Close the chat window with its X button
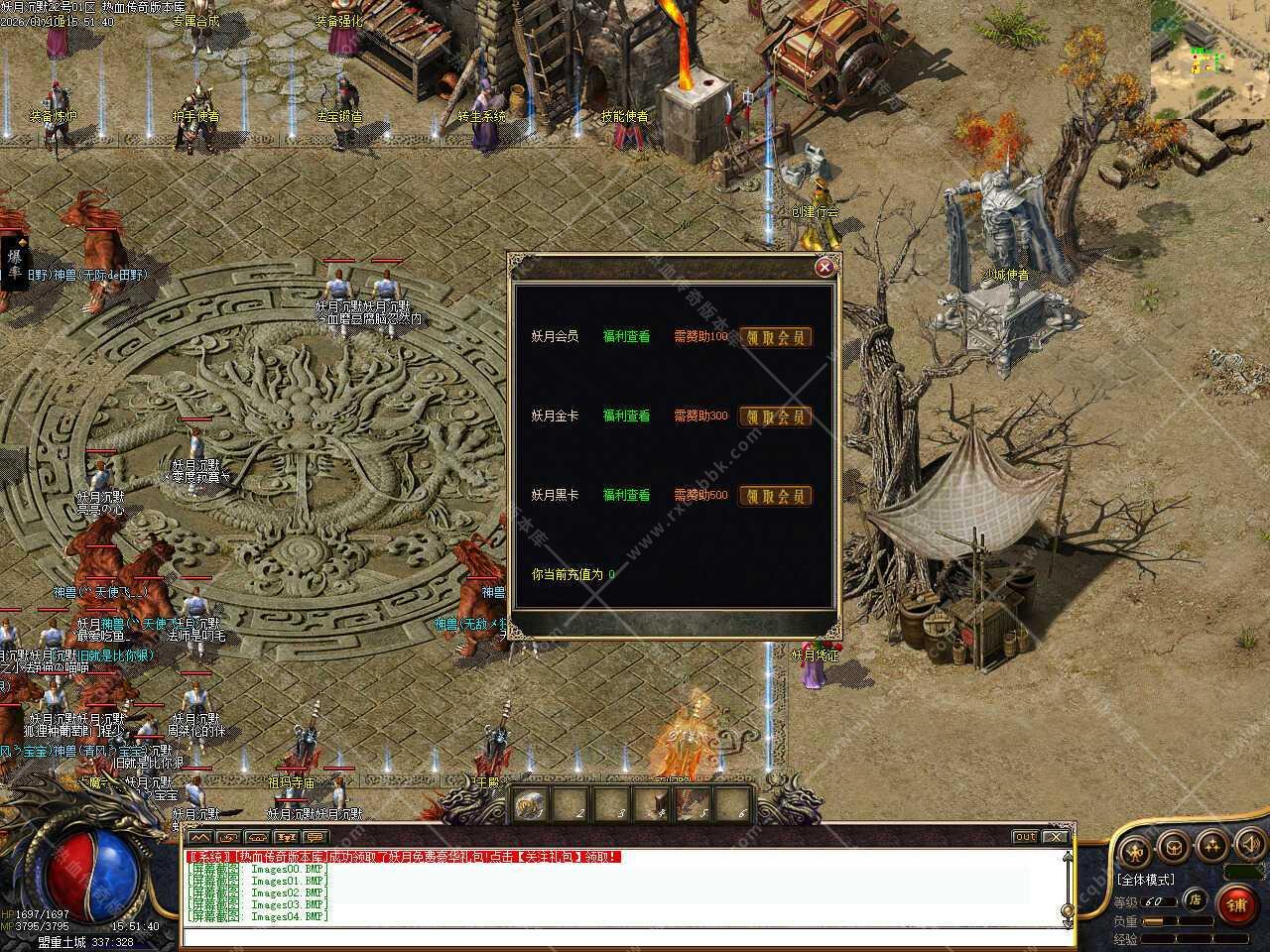This screenshot has width=1270, height=952. pyautogui.click(x=1056, y=837)
